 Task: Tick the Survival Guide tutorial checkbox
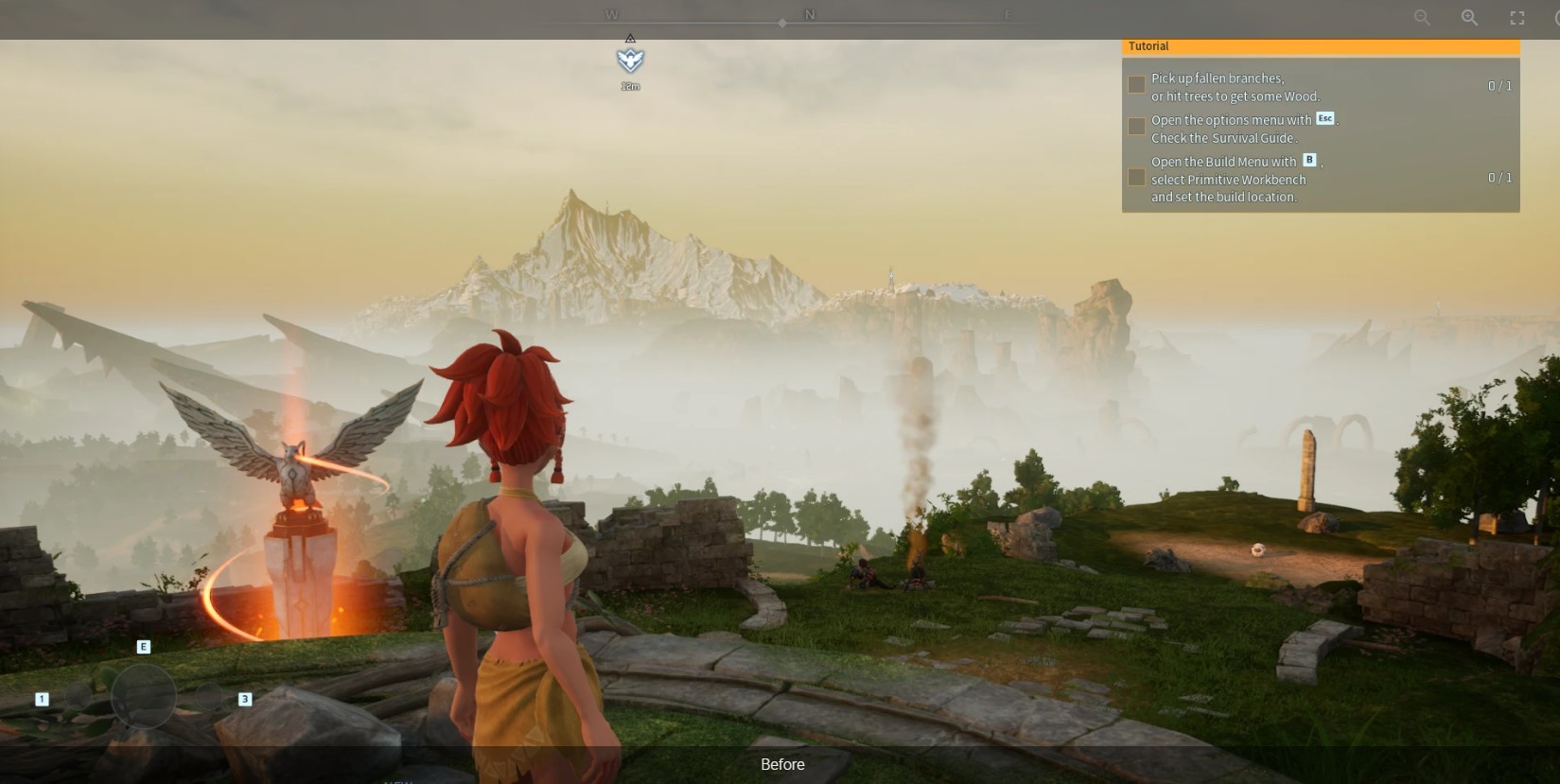tap(1137, 127)
